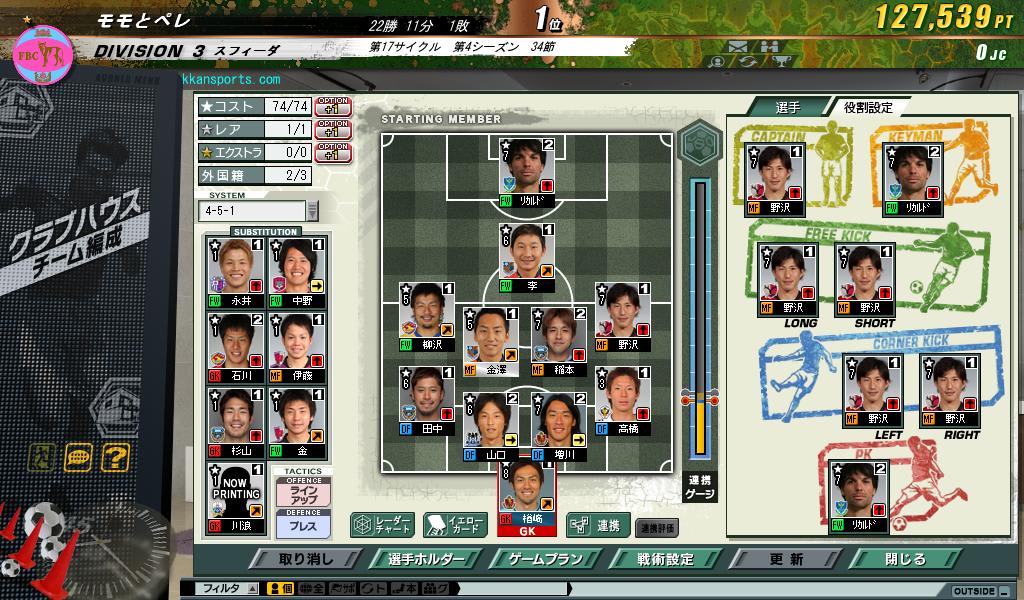Select the captain slot card 野沢

(x=774, y=179)
